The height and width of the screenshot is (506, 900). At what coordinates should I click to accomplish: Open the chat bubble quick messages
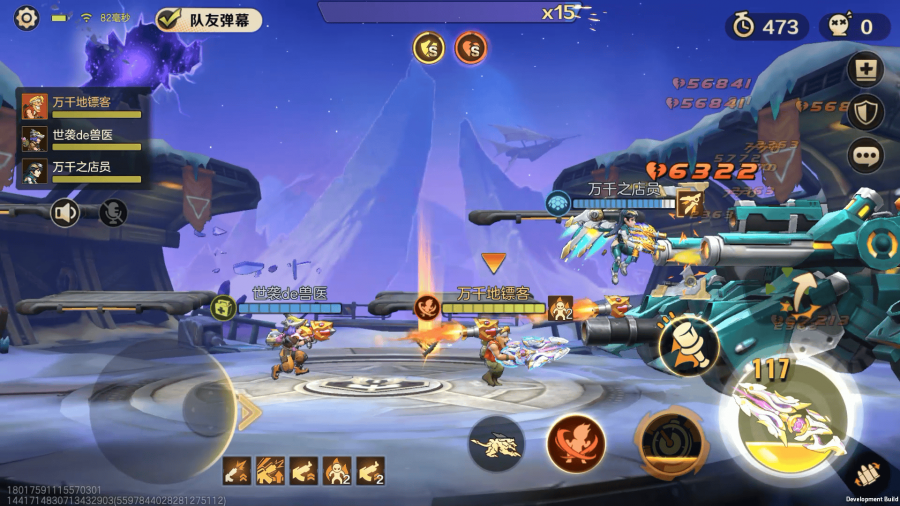point(864,155)
